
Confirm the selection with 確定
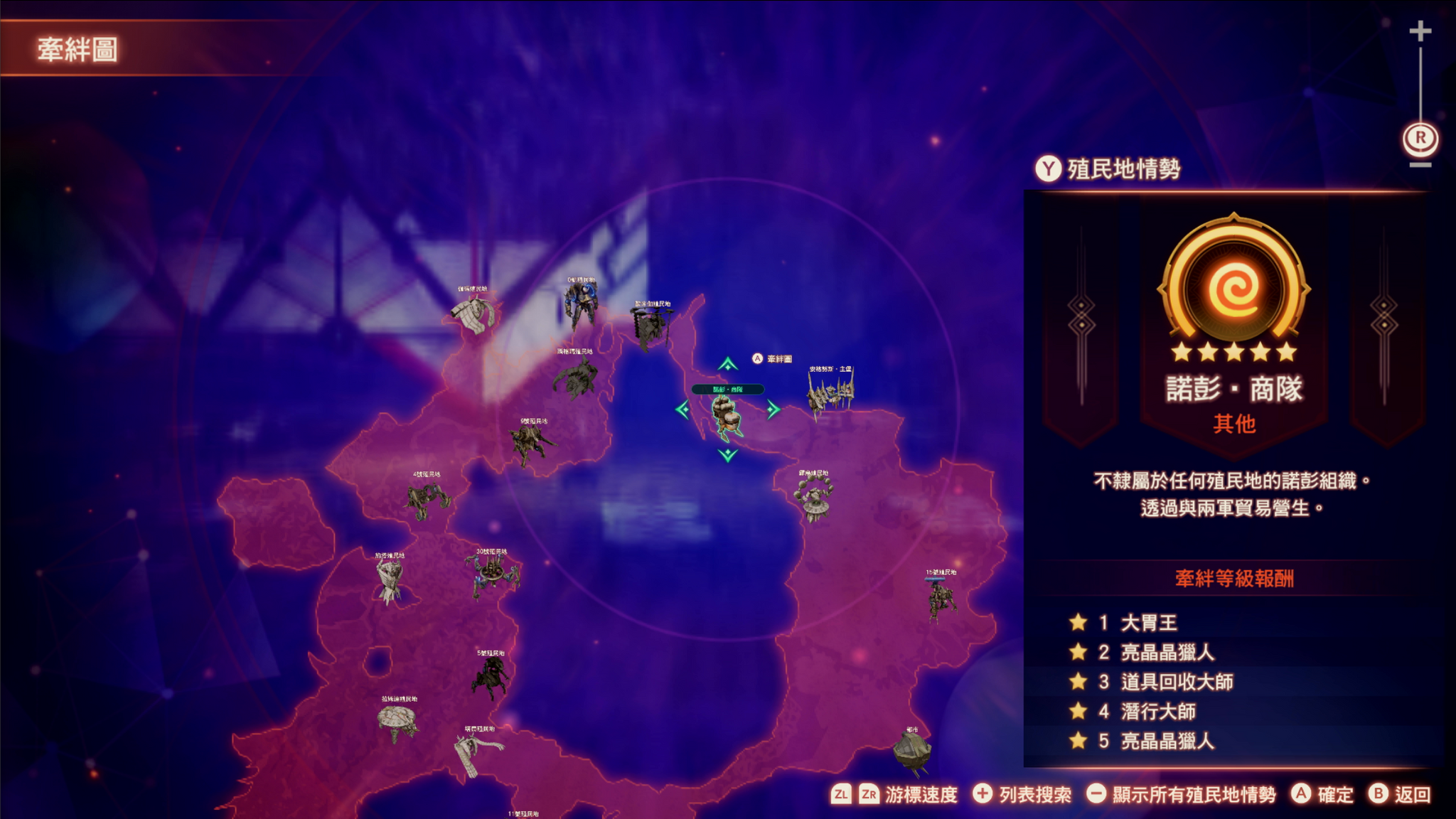1322,794
